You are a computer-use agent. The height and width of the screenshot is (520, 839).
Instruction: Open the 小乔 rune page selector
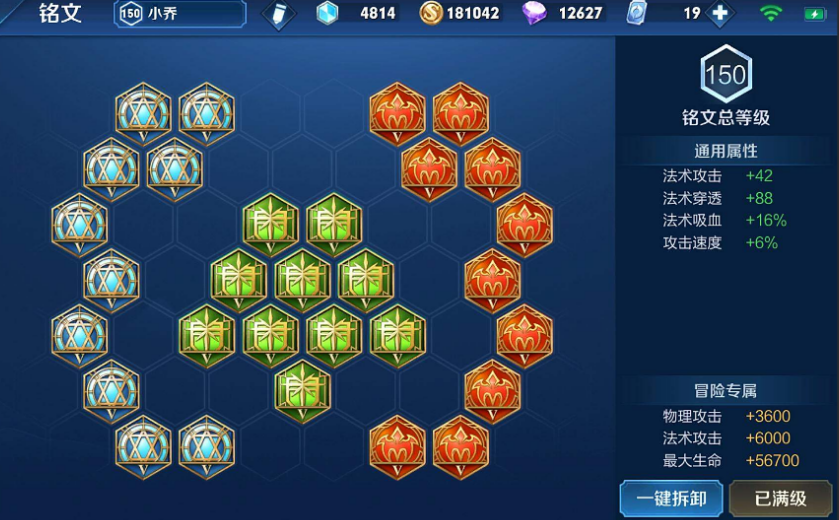click(181, 14)
